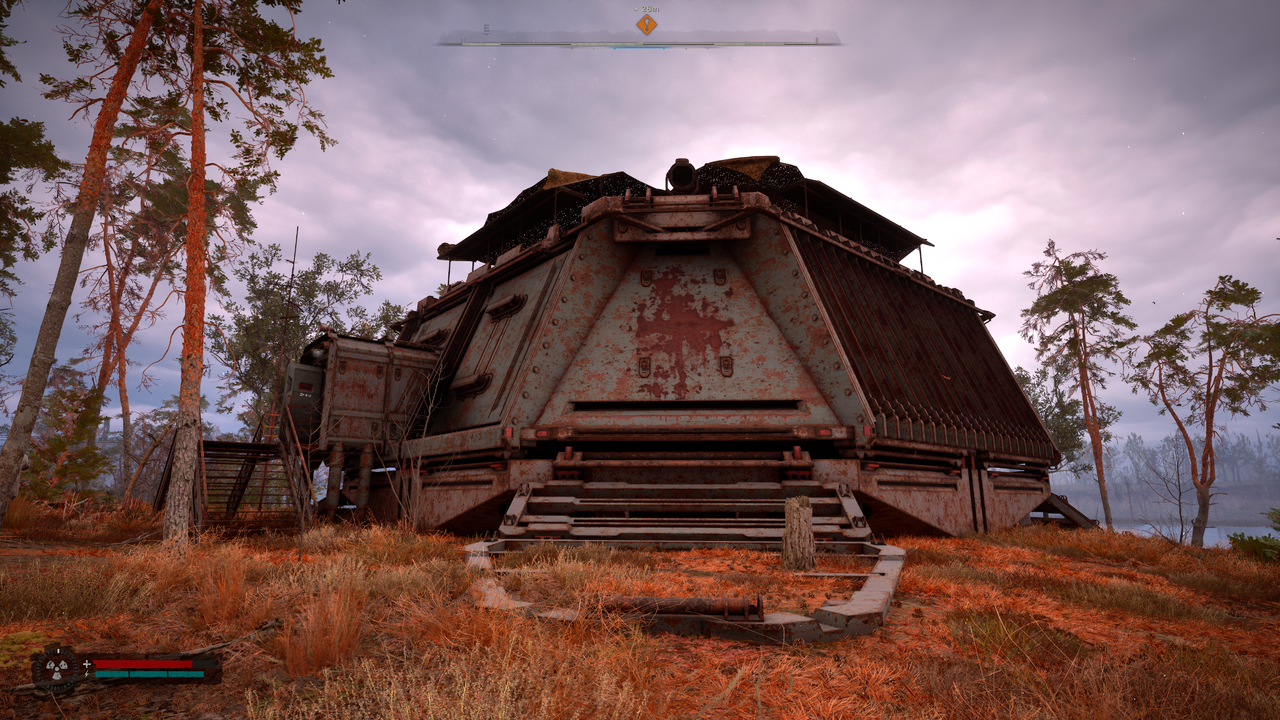Click the E direction letter on the compass
This screenshot has height=720, width=1280.
pyautogui.click(x=486, y=28)
